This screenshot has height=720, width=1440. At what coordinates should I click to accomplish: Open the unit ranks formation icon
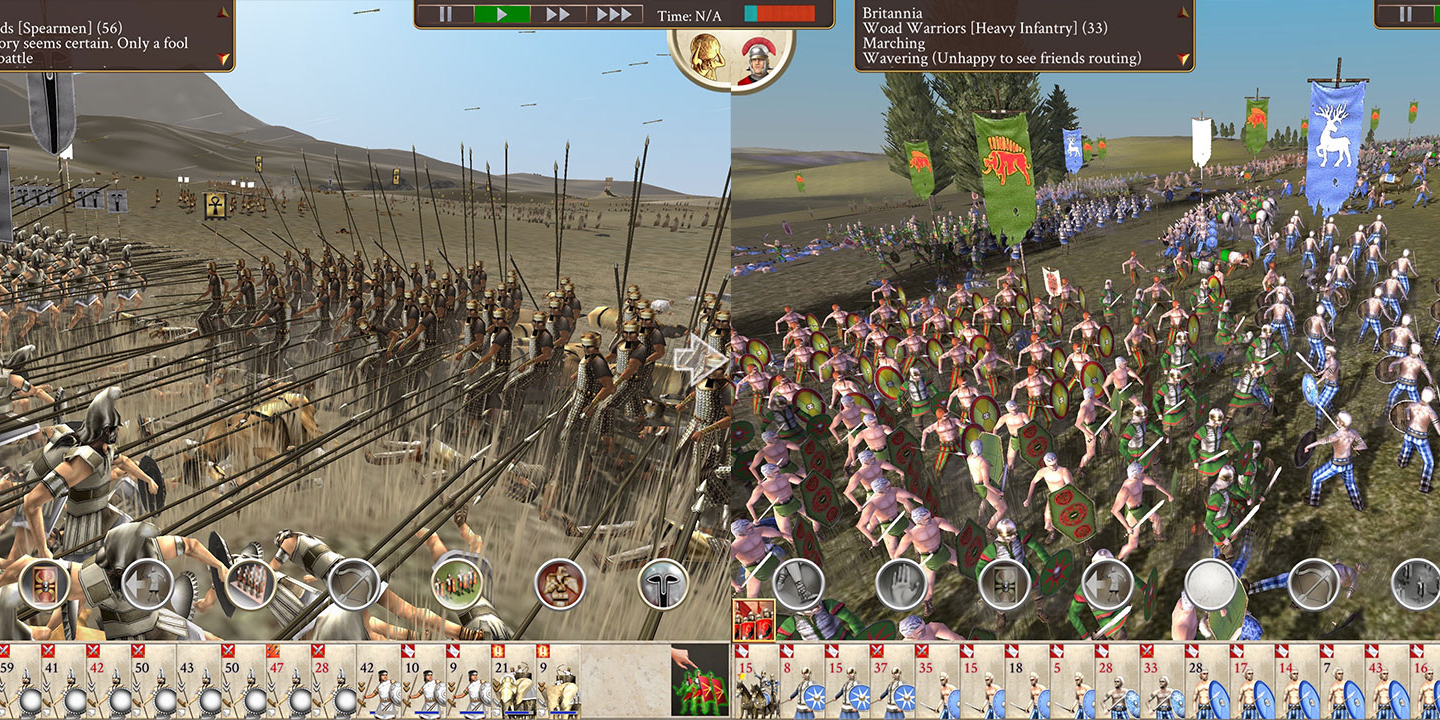coord(252,585)
